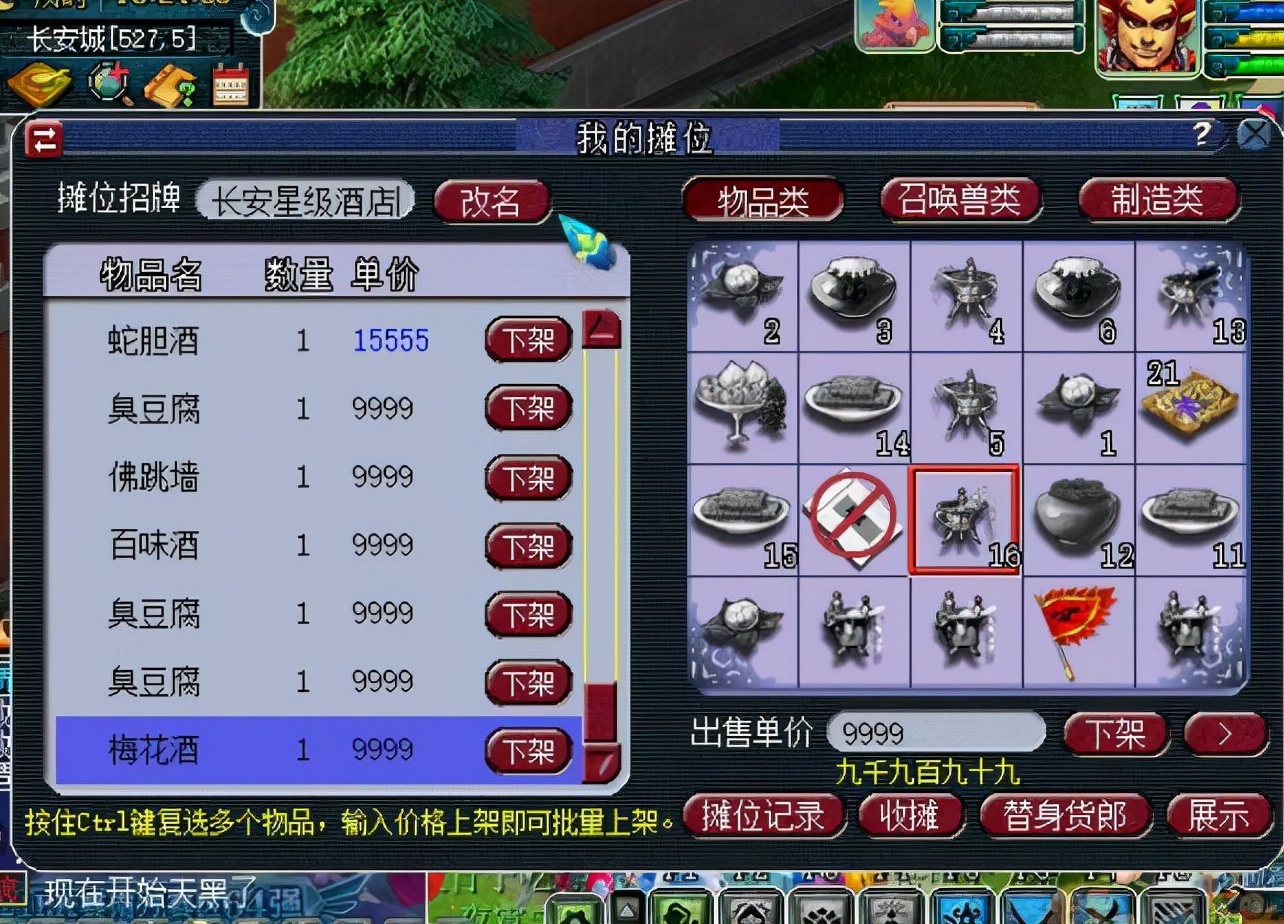
Task: Select the red fan item in the stall grid
Action: (1077, 631)
